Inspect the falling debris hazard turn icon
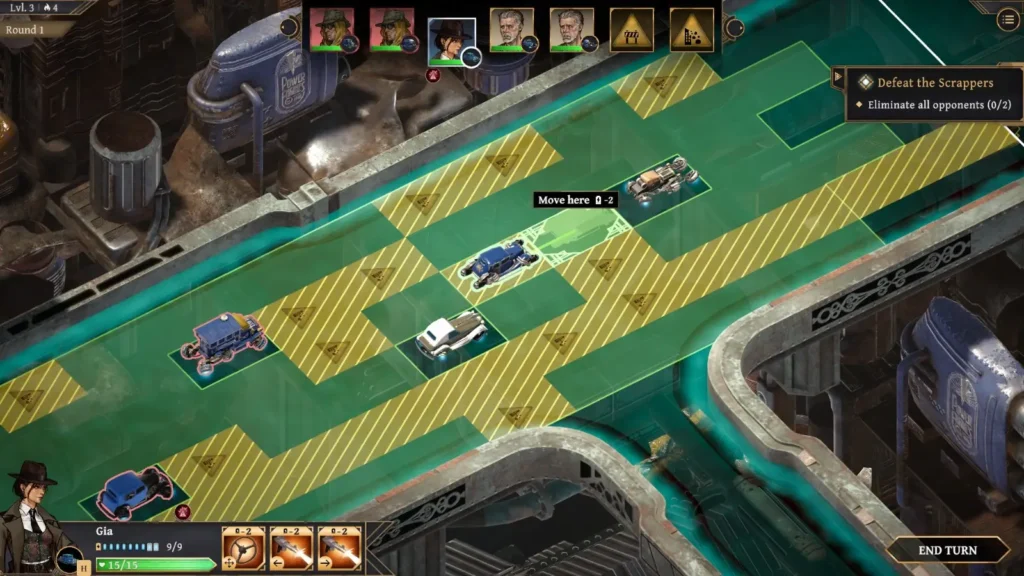Image resolution: width=1024 pixels, height=576 pixels. pyautogui.click(x=692, y=30)
